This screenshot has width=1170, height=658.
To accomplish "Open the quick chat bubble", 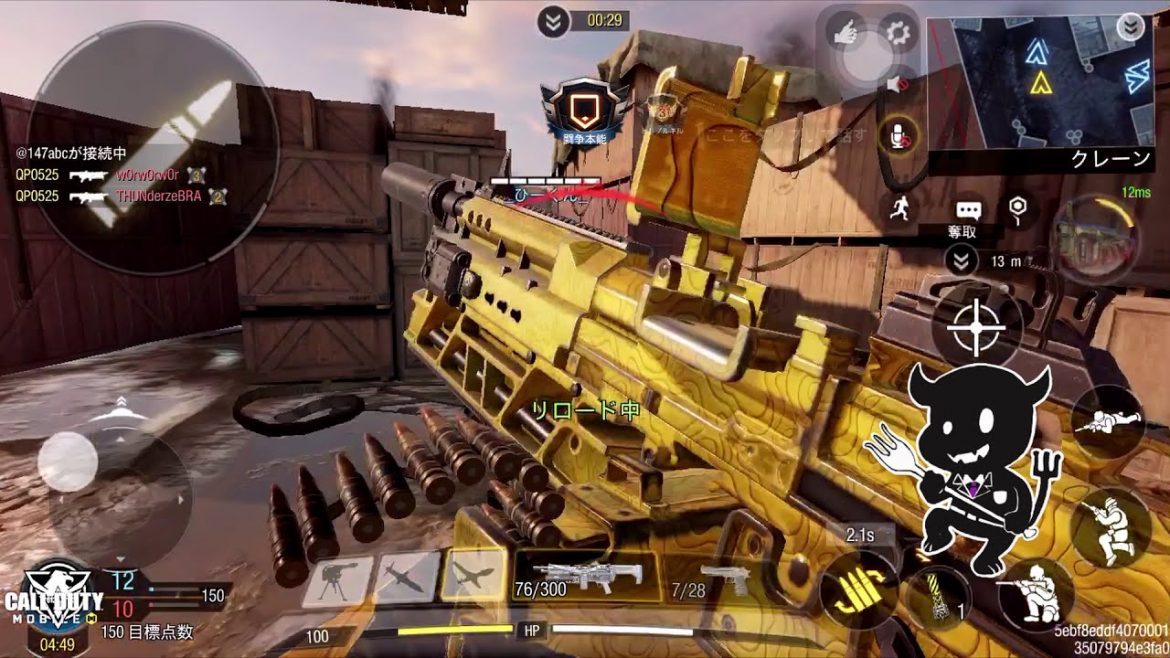I will (x=967, y=210).
